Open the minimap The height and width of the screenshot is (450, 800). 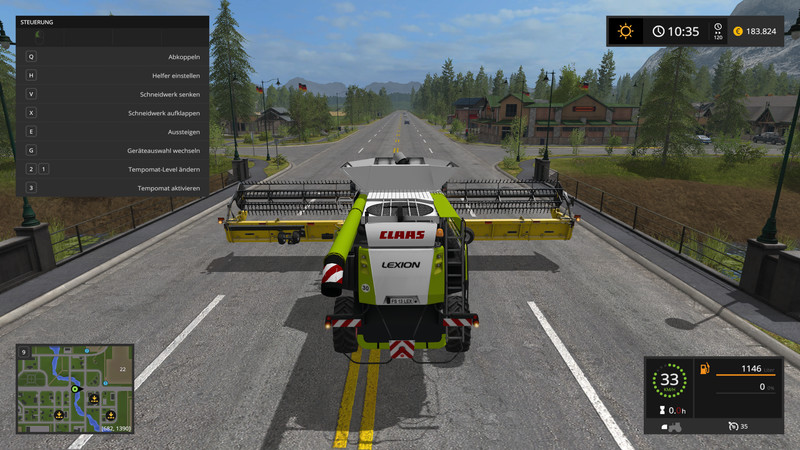(75, 389)
